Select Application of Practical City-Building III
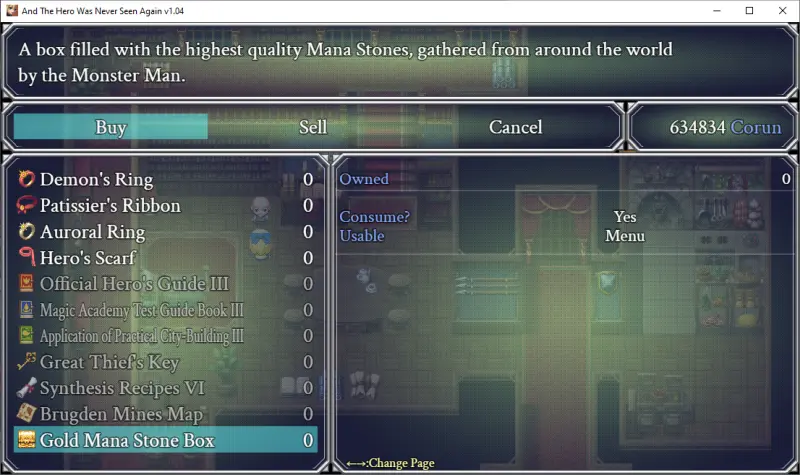The height and width of the screenshot is (475, 800). click(141, 336)
